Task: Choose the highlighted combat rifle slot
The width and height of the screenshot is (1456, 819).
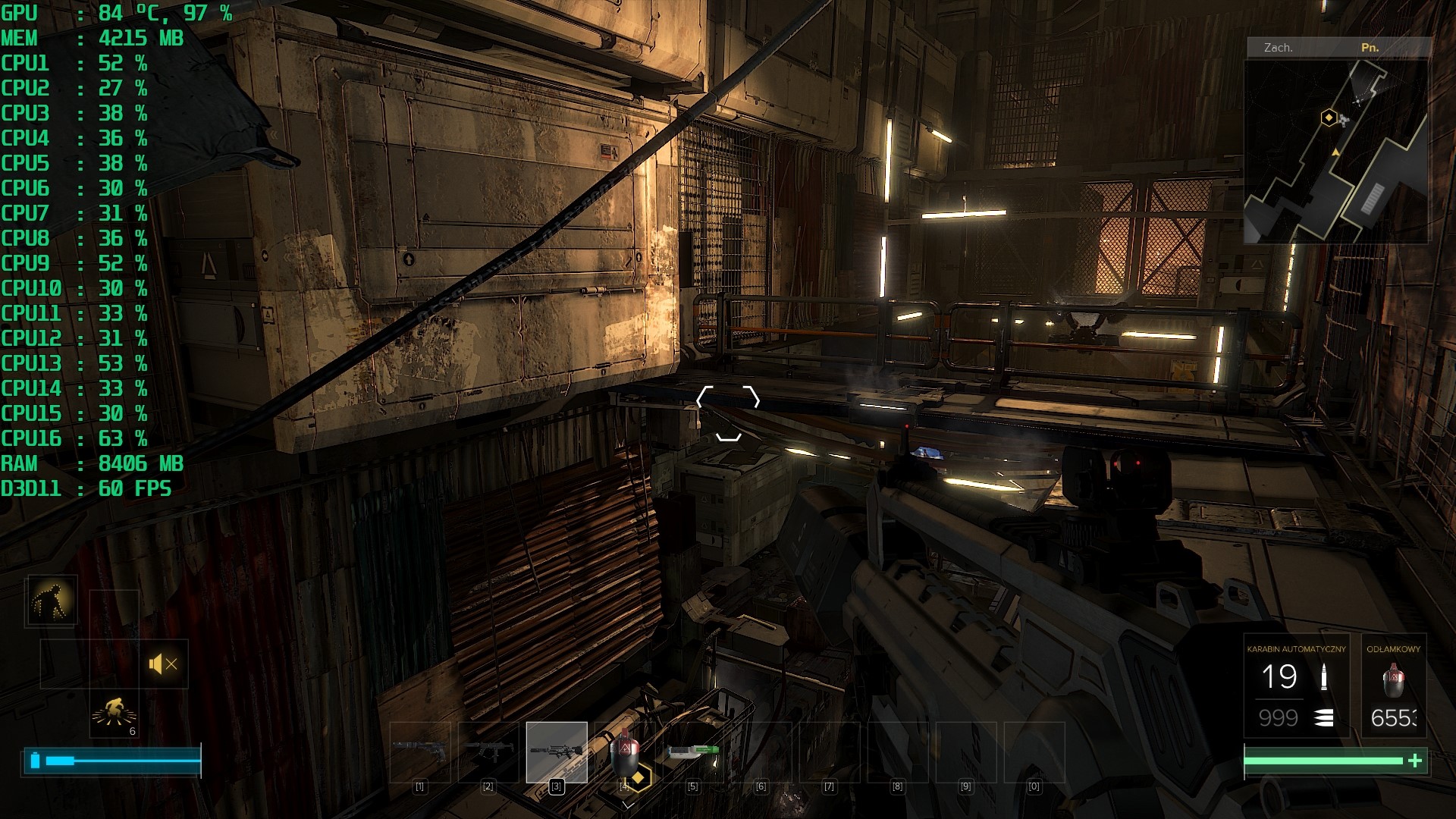Action: pos(557,752)
